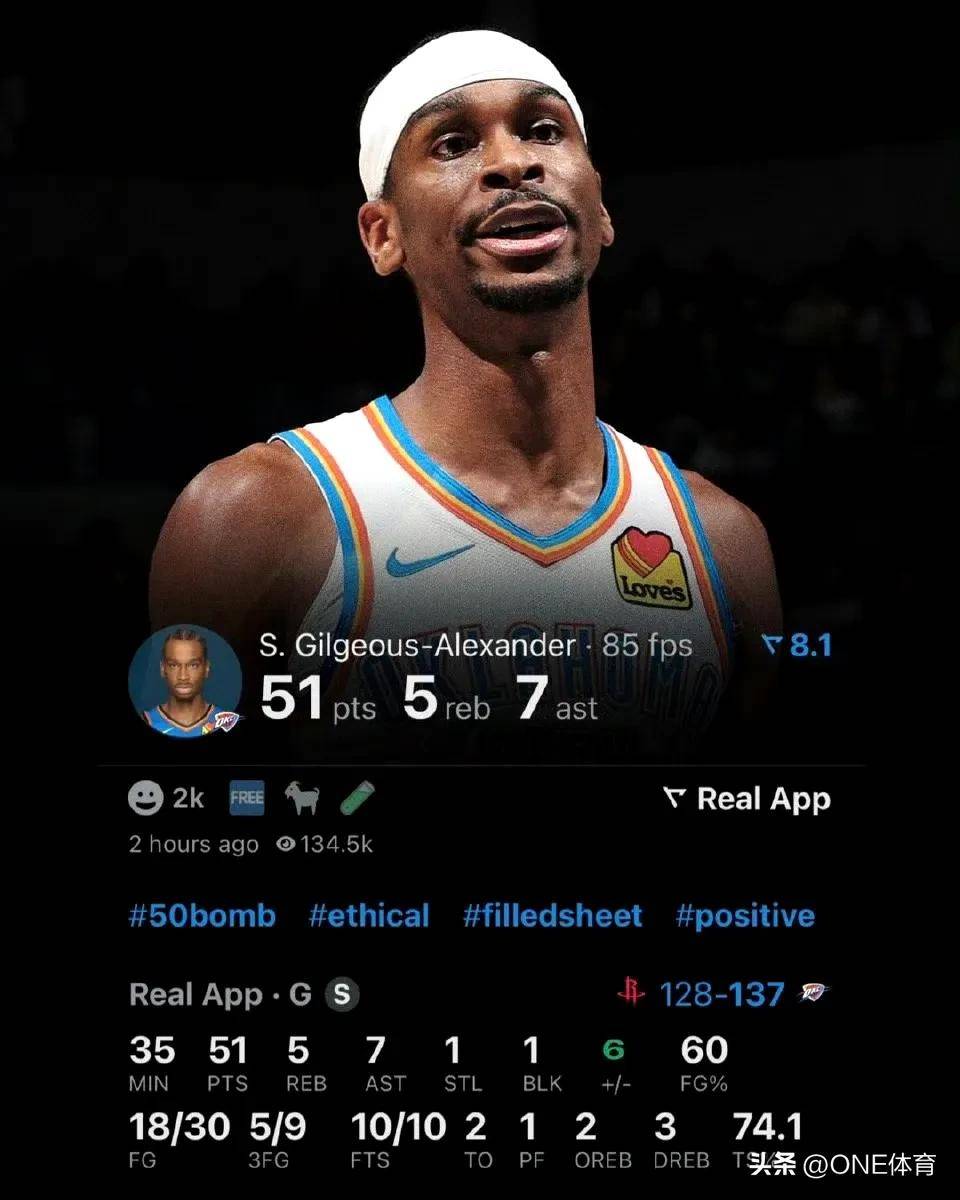Choose the green test tube reaction
This screenshot has width=960, height=1200.
pyautogui.click(x=357, y=798)
